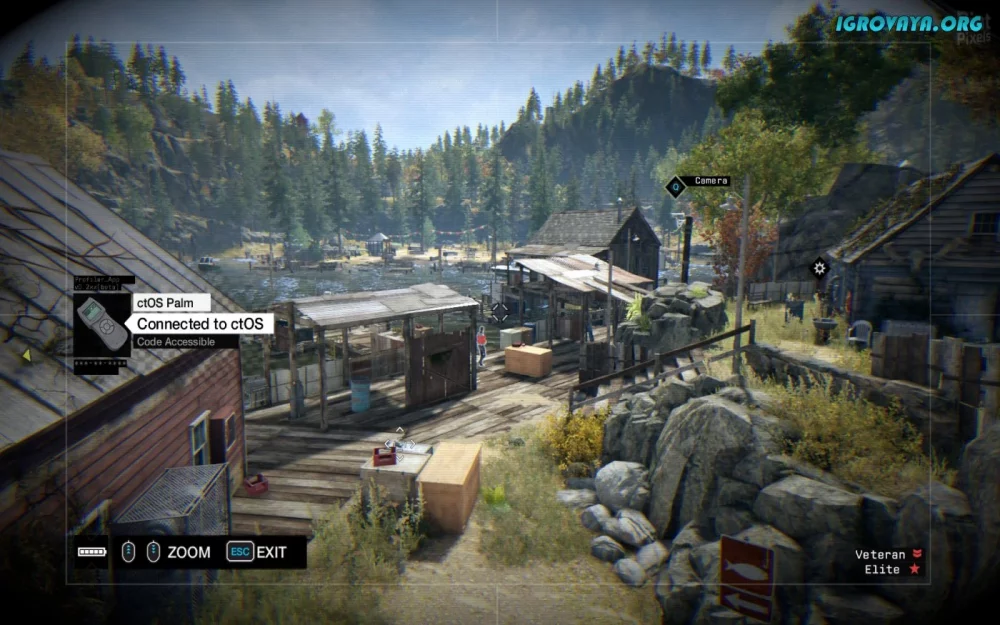Screen dimensions: 1000x625
Task: Click the ctOS Palm device icon
Action: click(x=102, y=323)
